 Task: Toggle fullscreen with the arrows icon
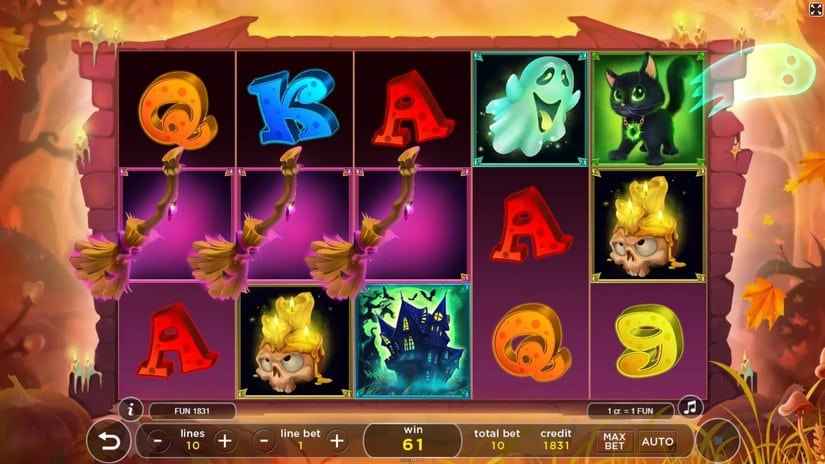point(815,9)
